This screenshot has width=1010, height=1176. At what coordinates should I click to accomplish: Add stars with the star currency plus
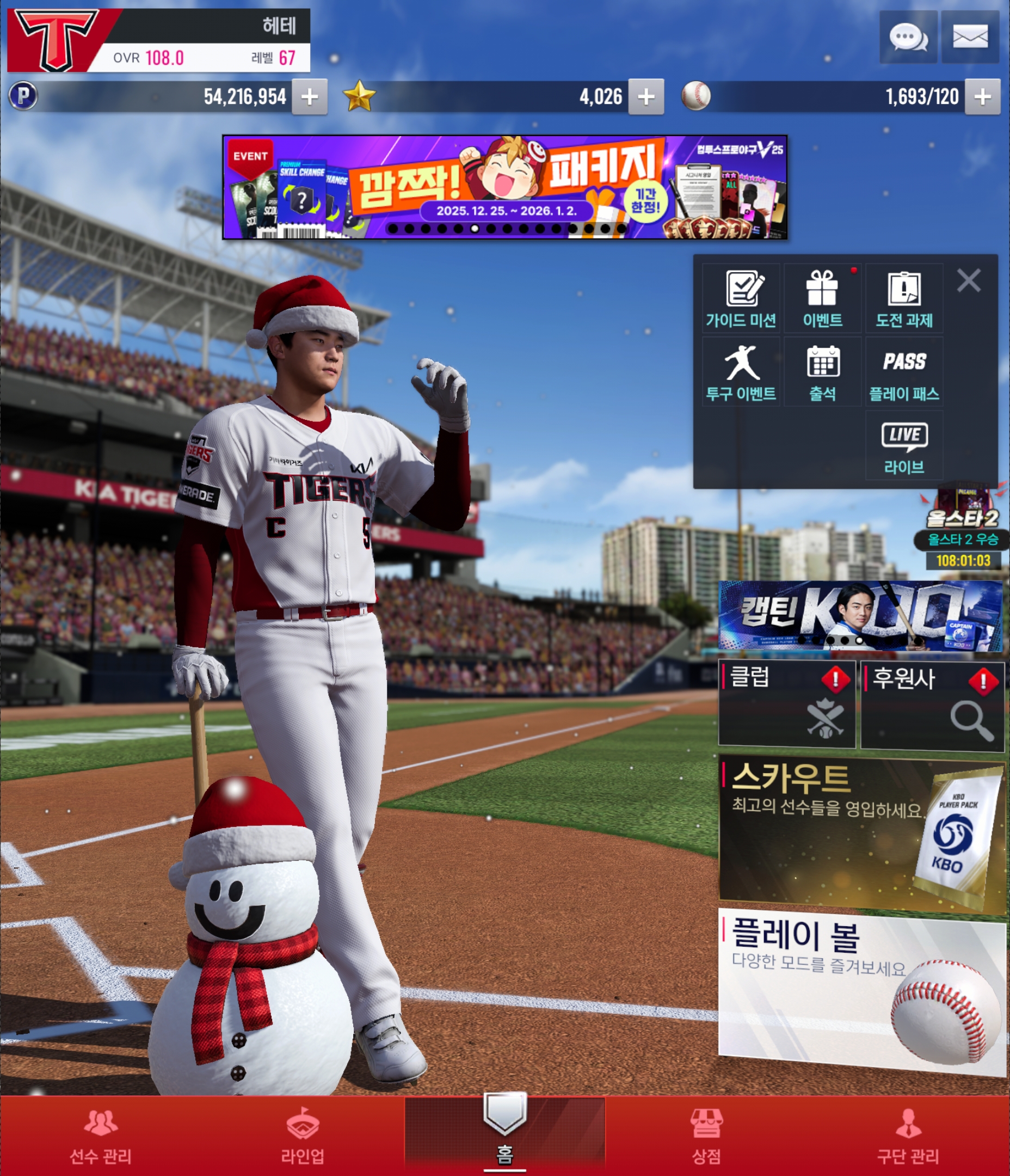[646, 97]
